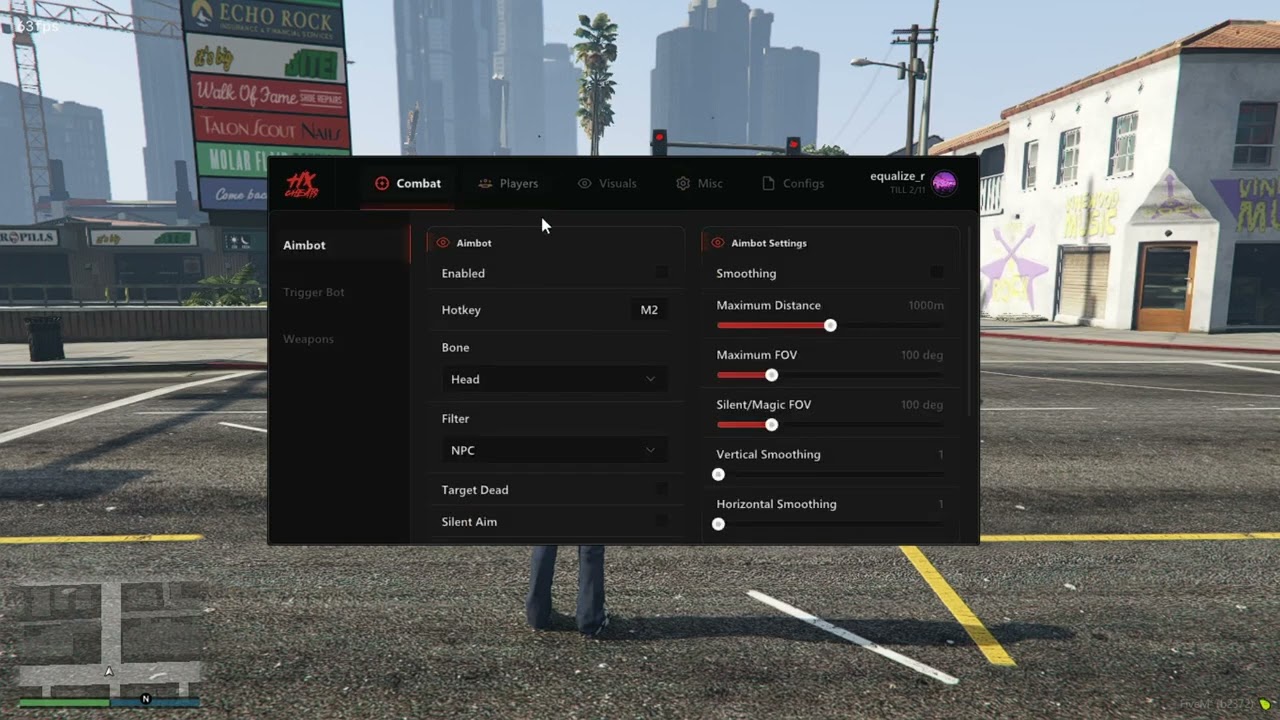Toggle the Smoothing option

(937, 272)
